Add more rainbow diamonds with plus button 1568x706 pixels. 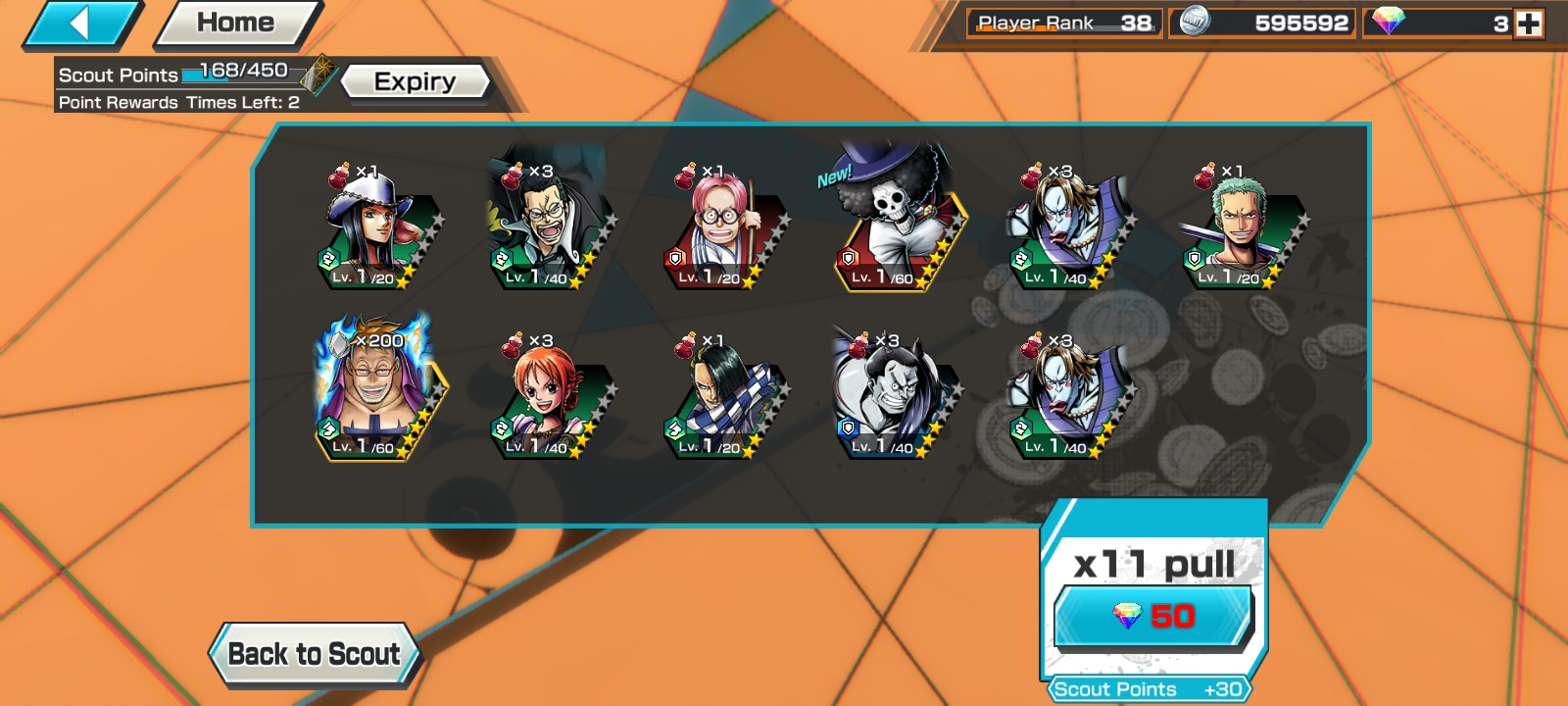[1529, 24]
